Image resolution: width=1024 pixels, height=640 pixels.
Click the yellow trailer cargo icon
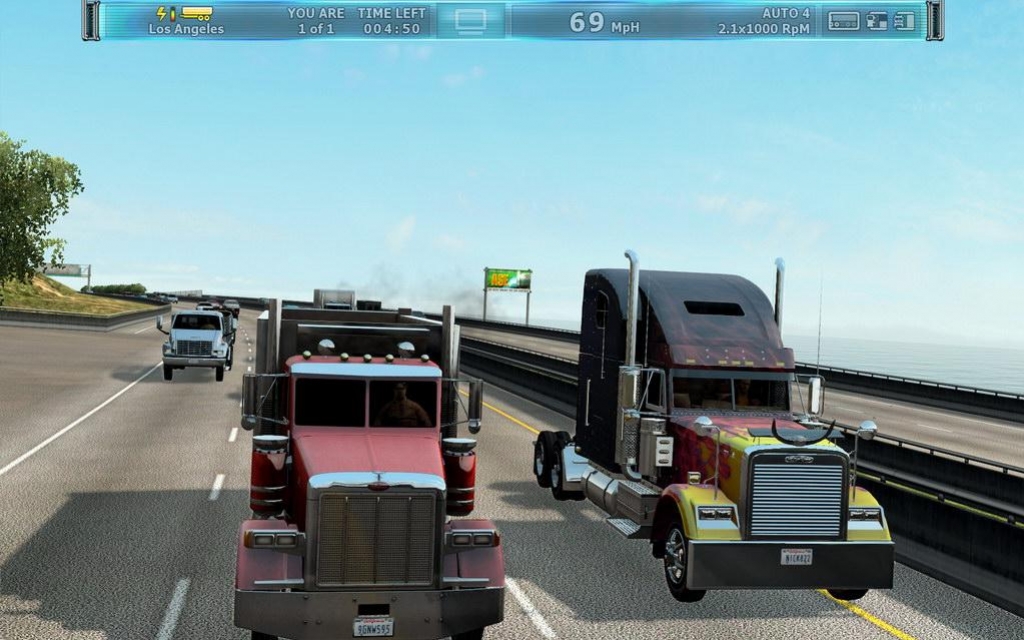[197, 13]
